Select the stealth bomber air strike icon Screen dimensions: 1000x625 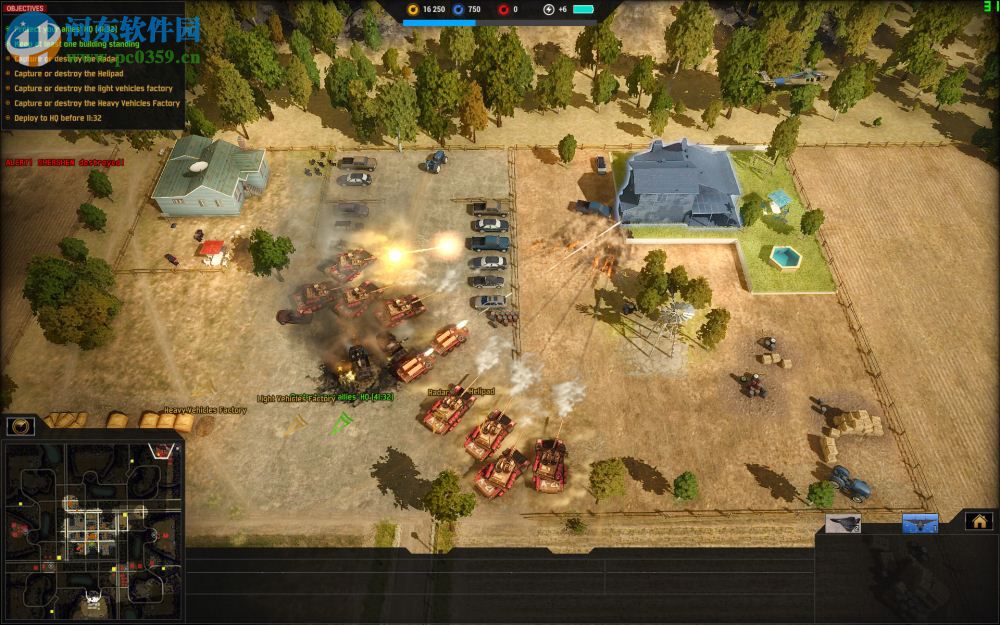(x=842, y=523)
